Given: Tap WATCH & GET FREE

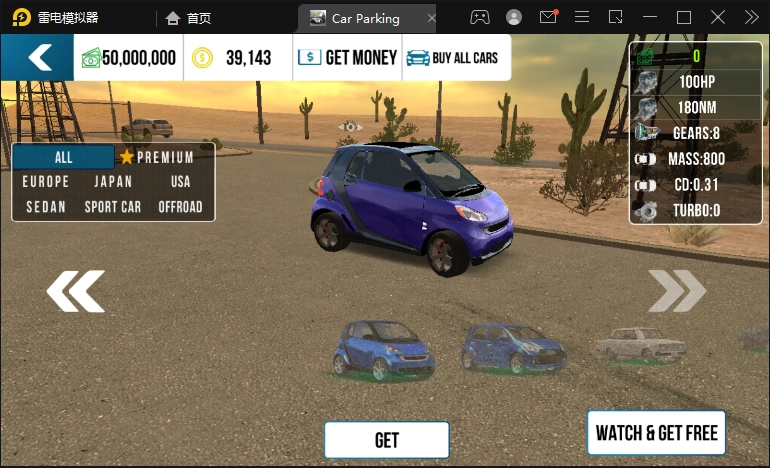Looking at the screenshot, I should tap(656, 433).
